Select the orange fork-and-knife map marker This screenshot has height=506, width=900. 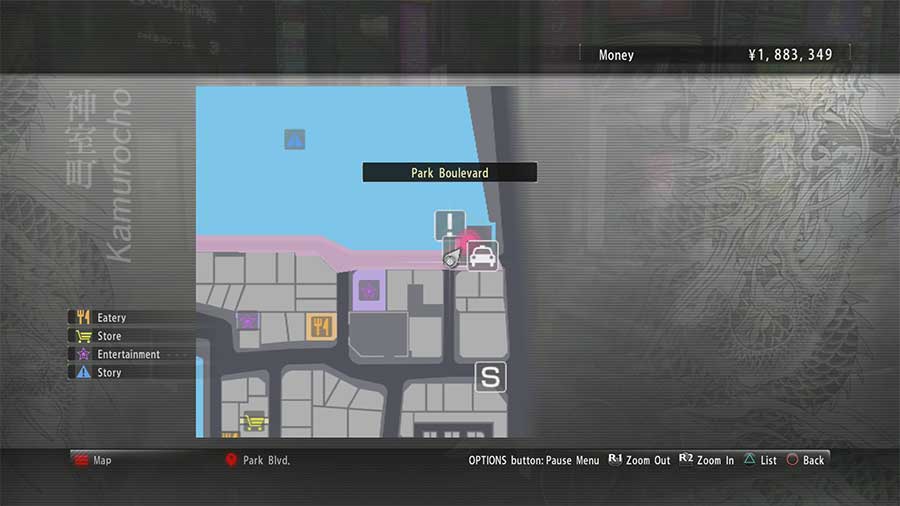click(x=320, y=326)
